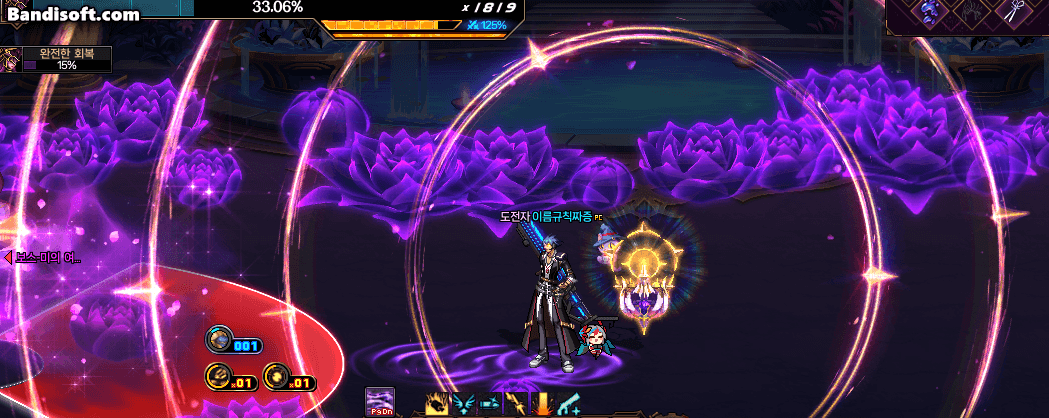Select the cyan rifle plus skill icon
Screen dimensions: 1049x418
[x=568, y=404]
